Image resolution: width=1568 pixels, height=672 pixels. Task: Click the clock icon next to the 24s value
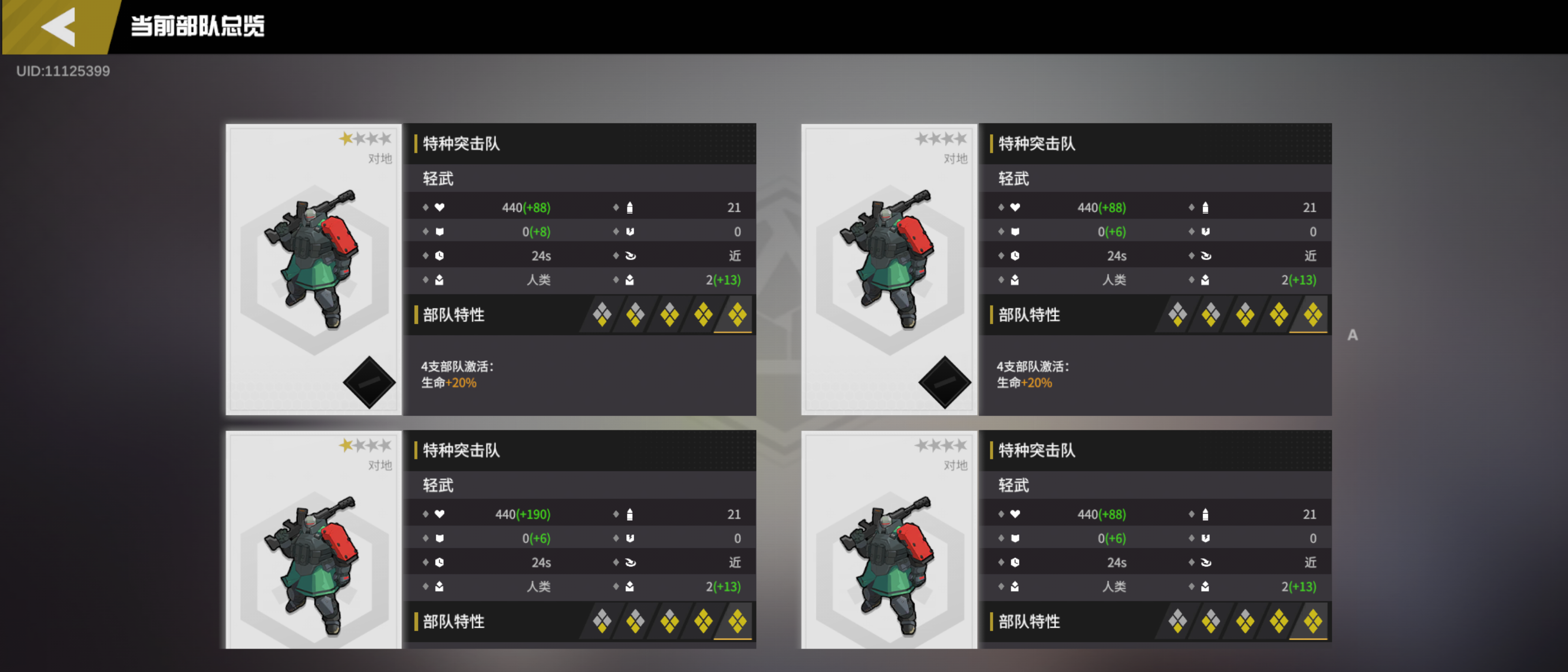(440, 255)
